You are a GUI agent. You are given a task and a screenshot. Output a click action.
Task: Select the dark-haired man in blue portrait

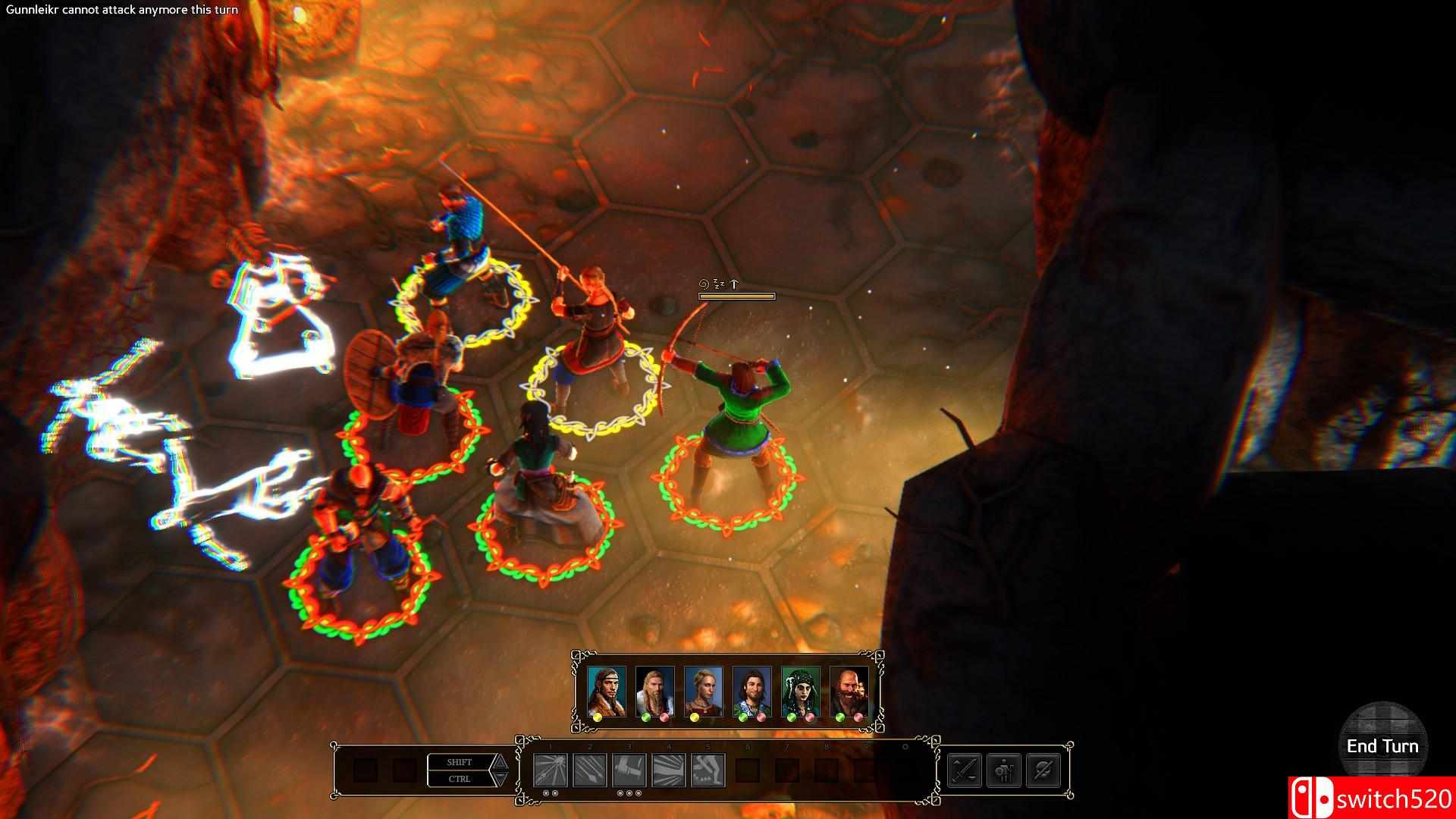point(752,692)
